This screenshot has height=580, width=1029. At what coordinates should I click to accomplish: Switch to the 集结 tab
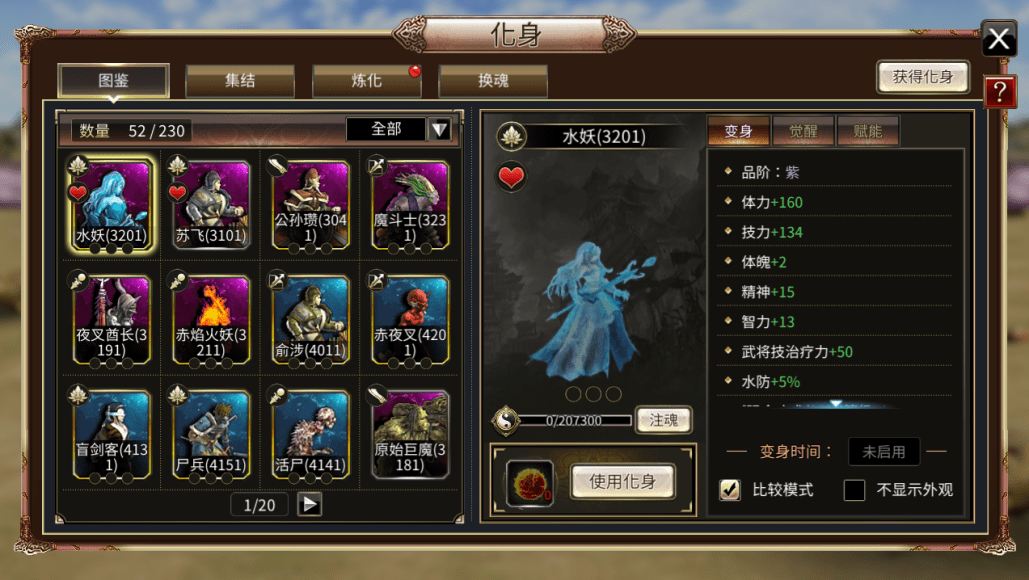click(240, 81)
